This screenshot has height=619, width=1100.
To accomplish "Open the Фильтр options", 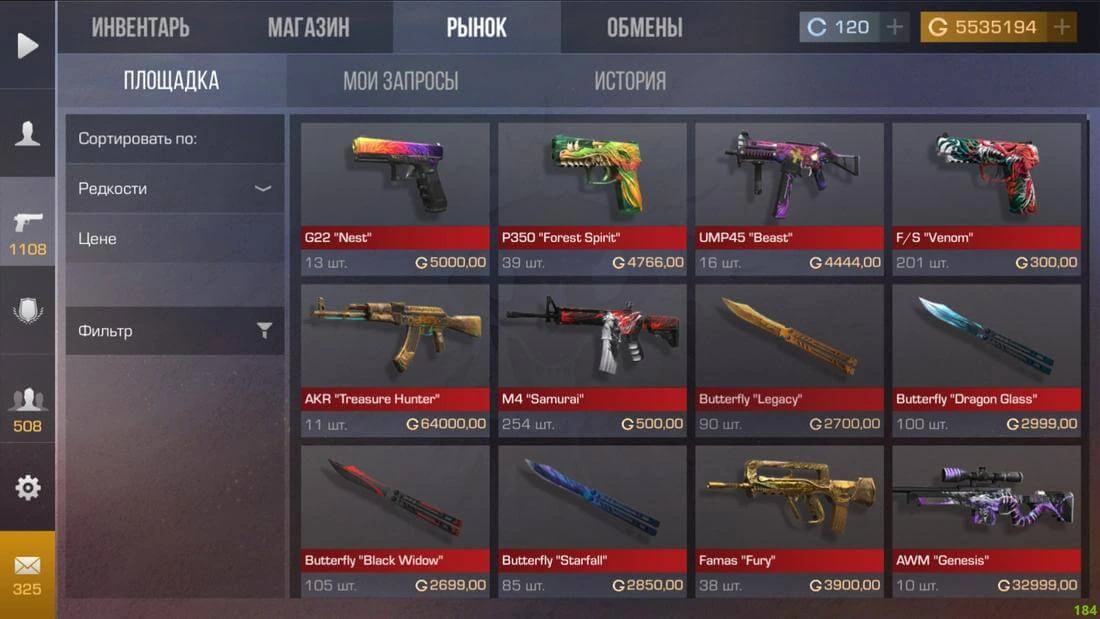I will click(x=175, y=330).
